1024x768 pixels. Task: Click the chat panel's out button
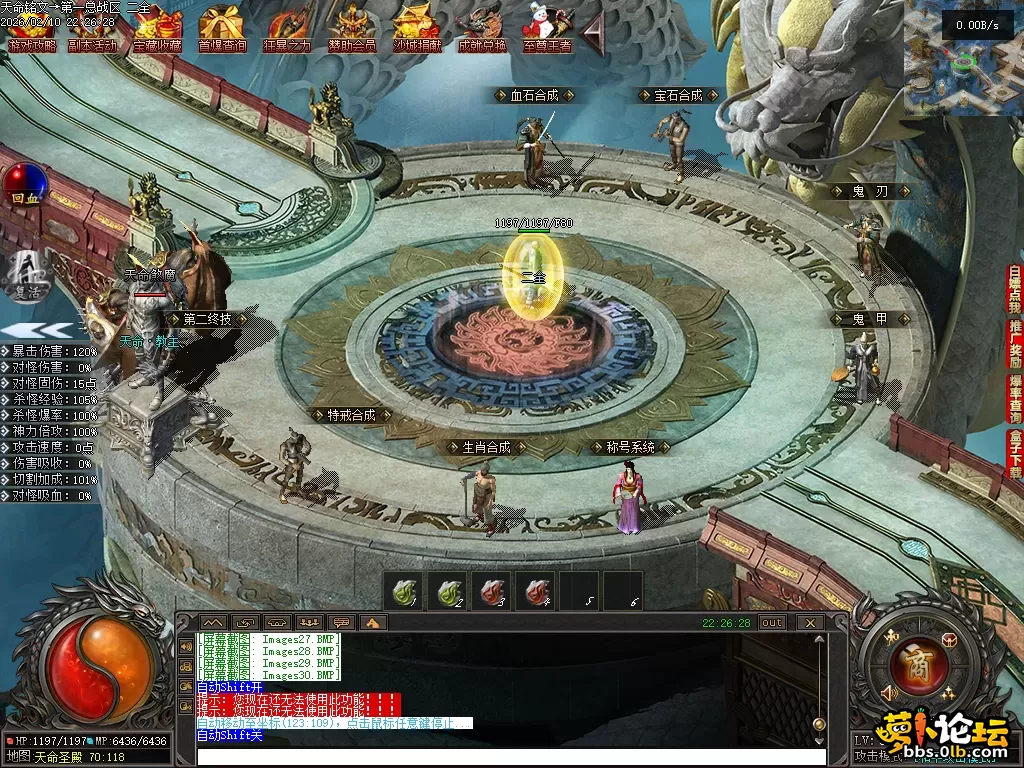[772, 622]
